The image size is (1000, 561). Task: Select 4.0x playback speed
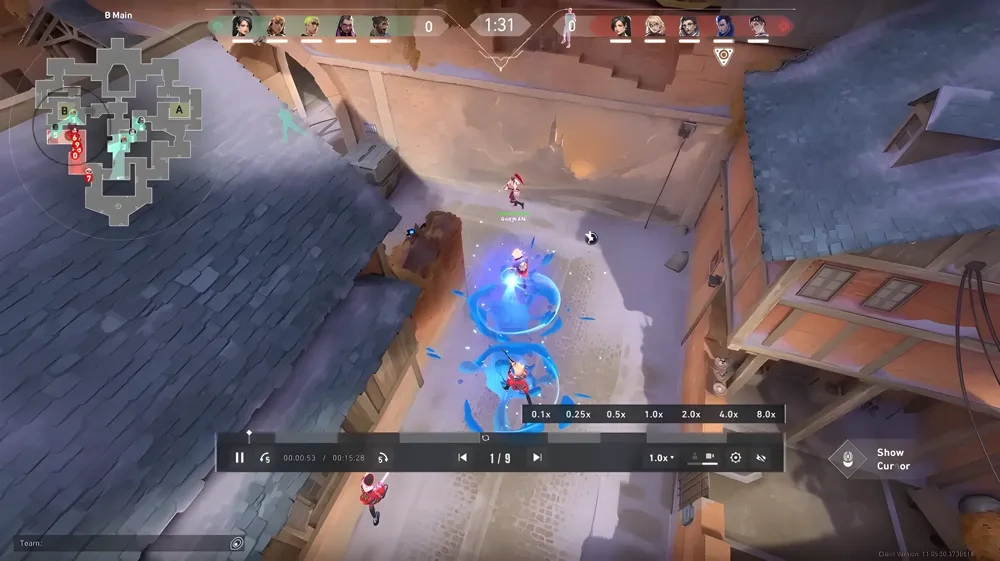(x=728, y=414)
